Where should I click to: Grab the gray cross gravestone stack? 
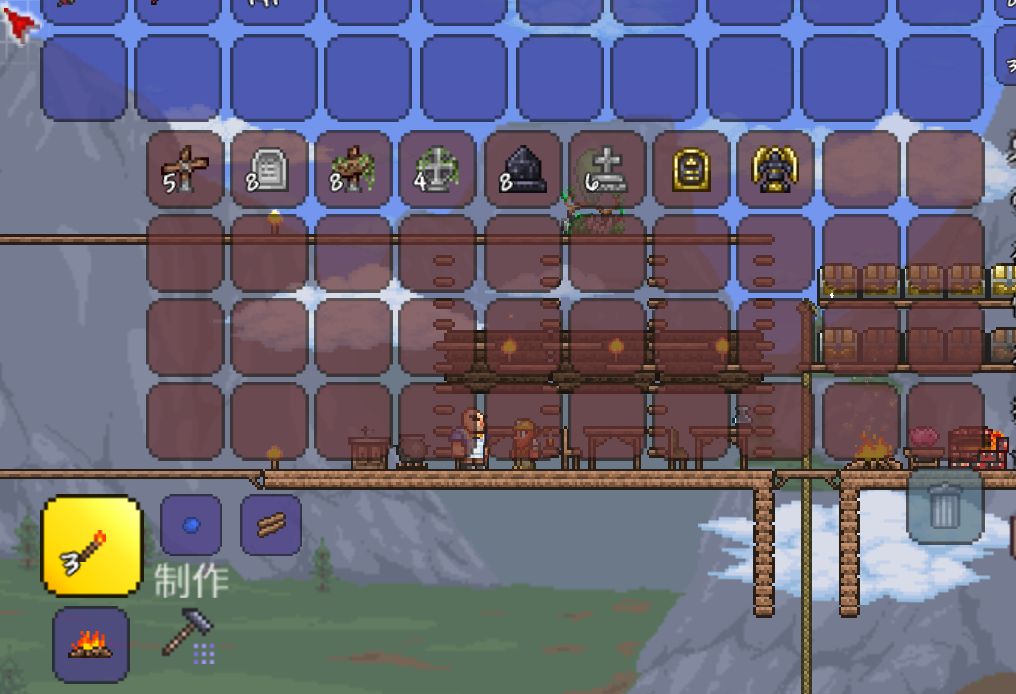tap(607, 170)
